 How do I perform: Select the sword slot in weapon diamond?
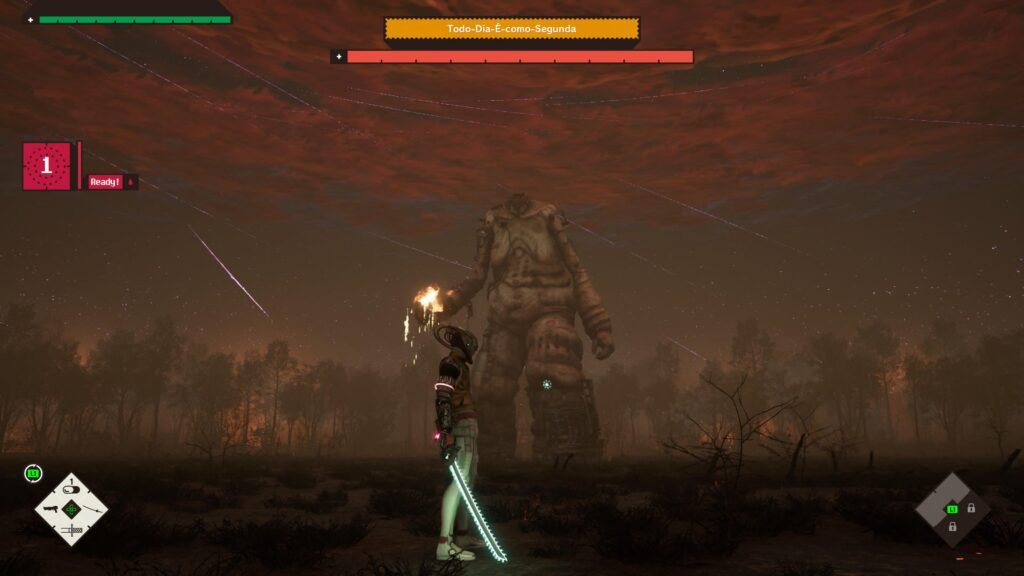72,530
